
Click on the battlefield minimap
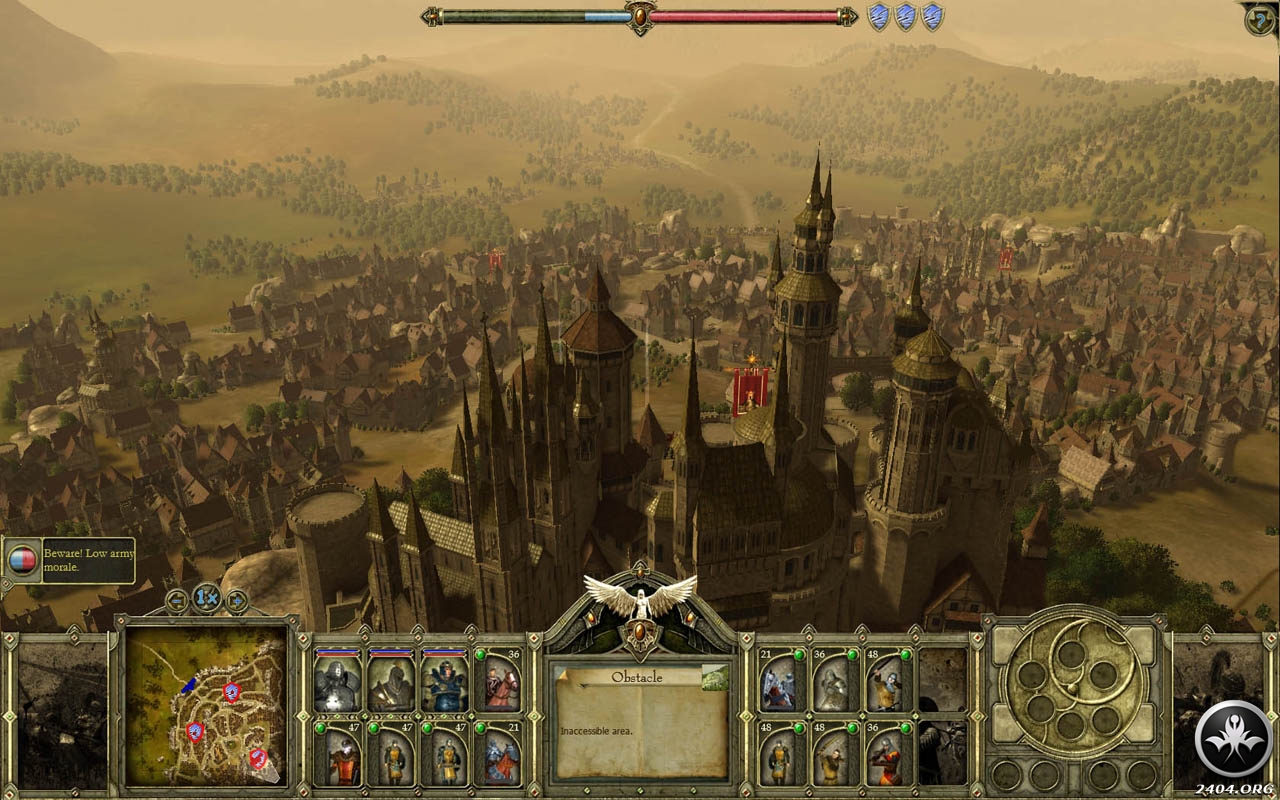tap(207, 705)
